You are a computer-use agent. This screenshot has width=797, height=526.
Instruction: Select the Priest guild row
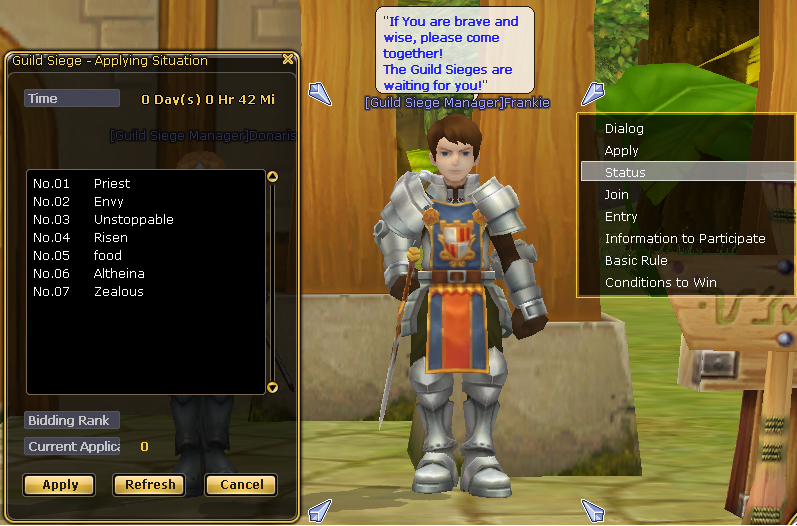point(112,184)
